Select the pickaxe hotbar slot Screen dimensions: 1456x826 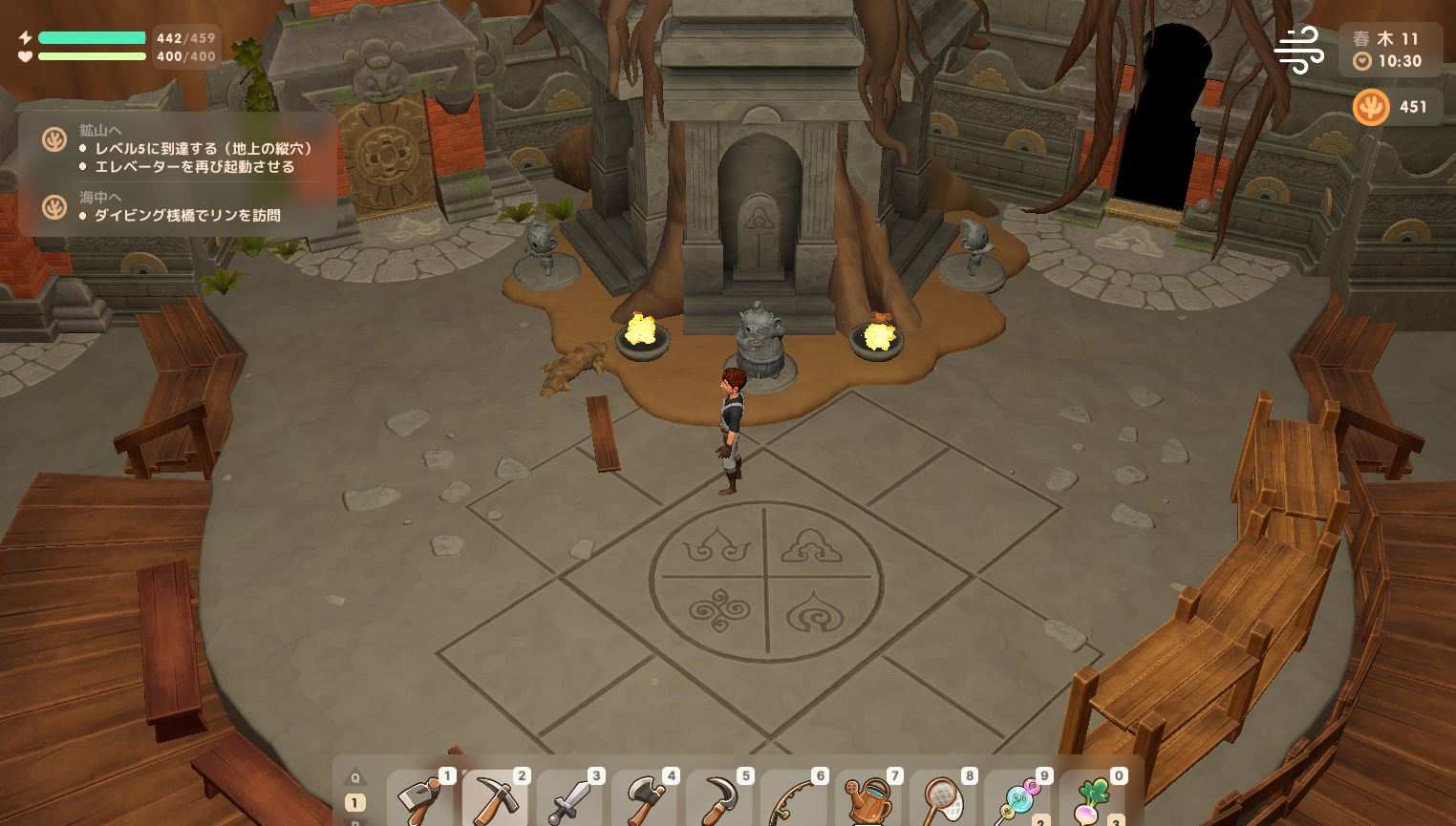495,799
